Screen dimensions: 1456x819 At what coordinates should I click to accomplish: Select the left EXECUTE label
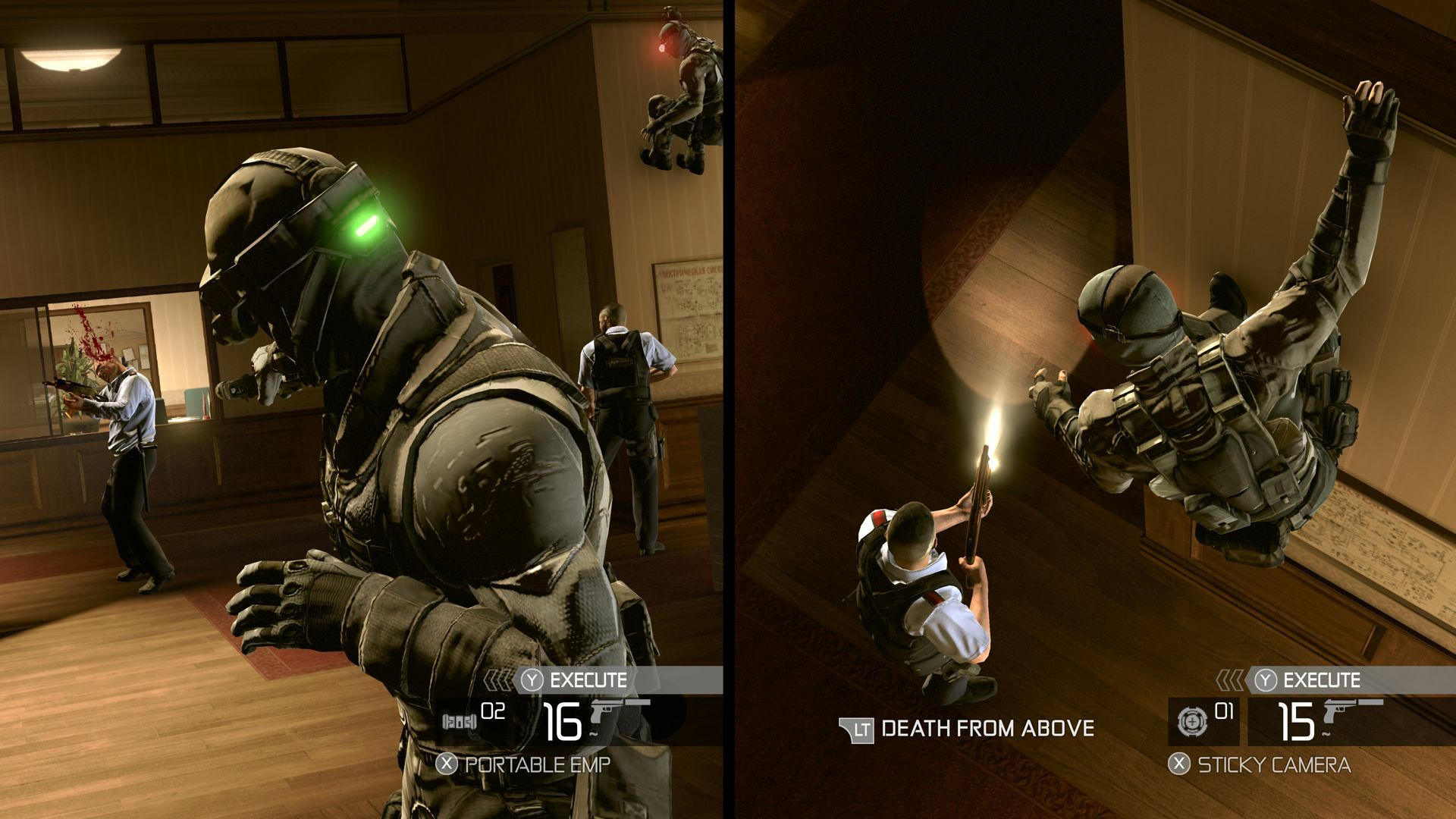coord(588,678)
